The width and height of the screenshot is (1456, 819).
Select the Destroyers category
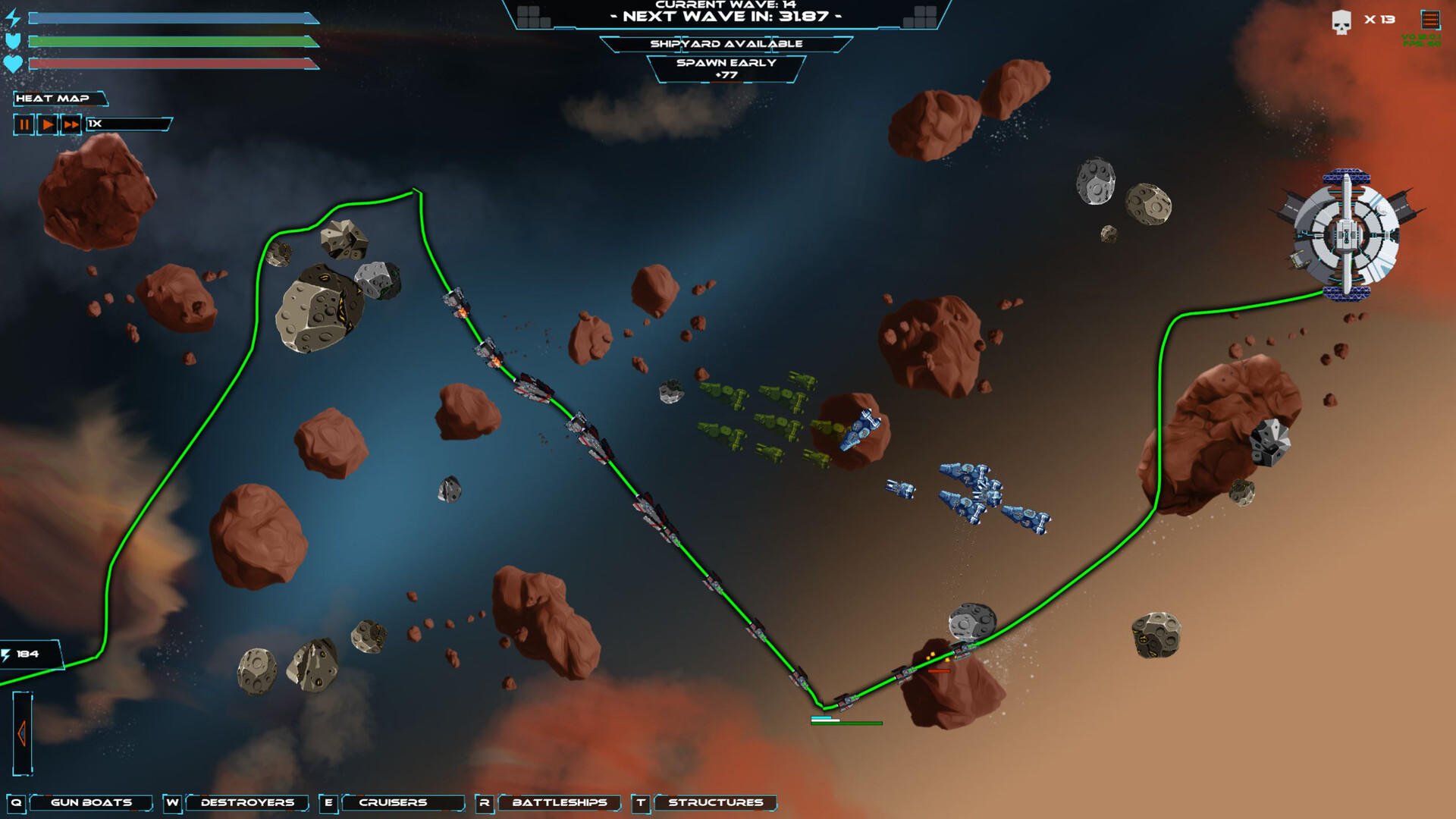coord(247,802)
